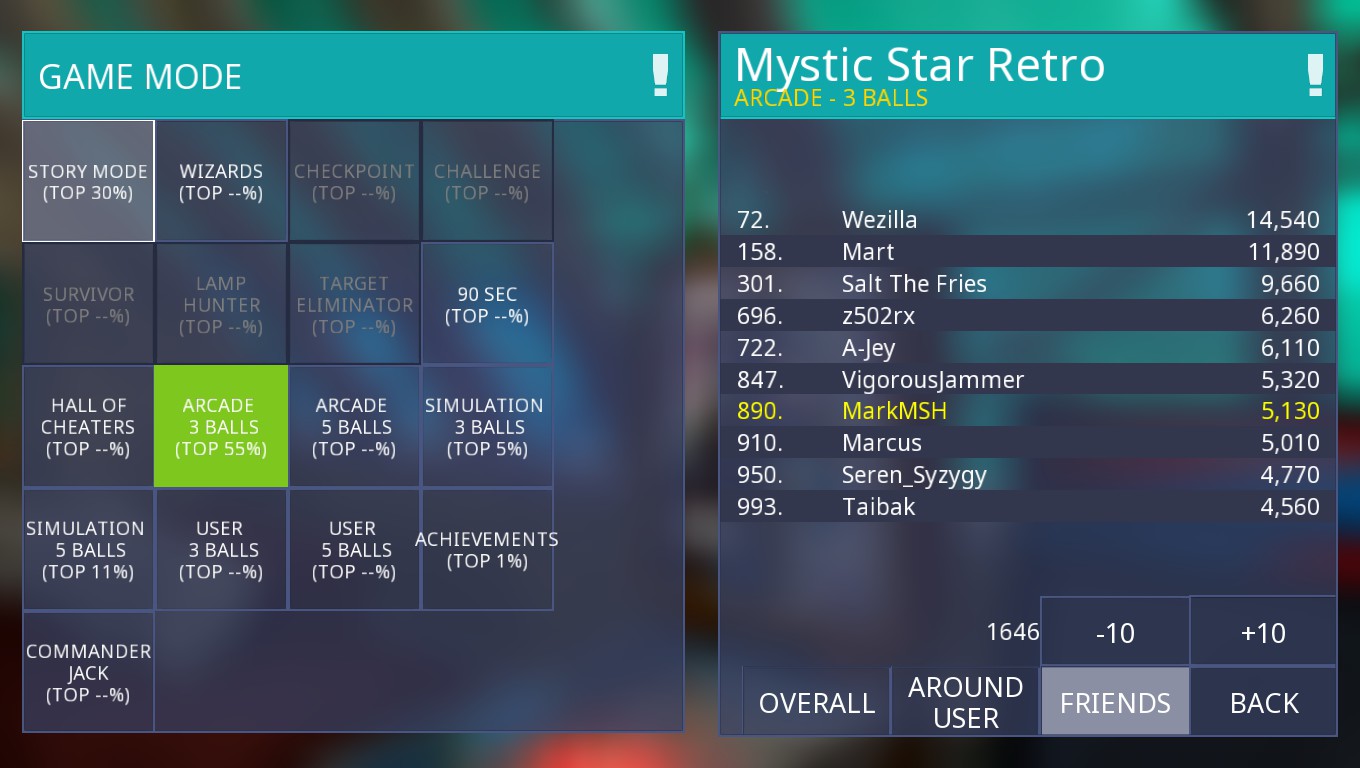Click the exclamation icon in Game Mode header
The width and height of the screenshot is (1360, 768).
click(x=660, y=76)
